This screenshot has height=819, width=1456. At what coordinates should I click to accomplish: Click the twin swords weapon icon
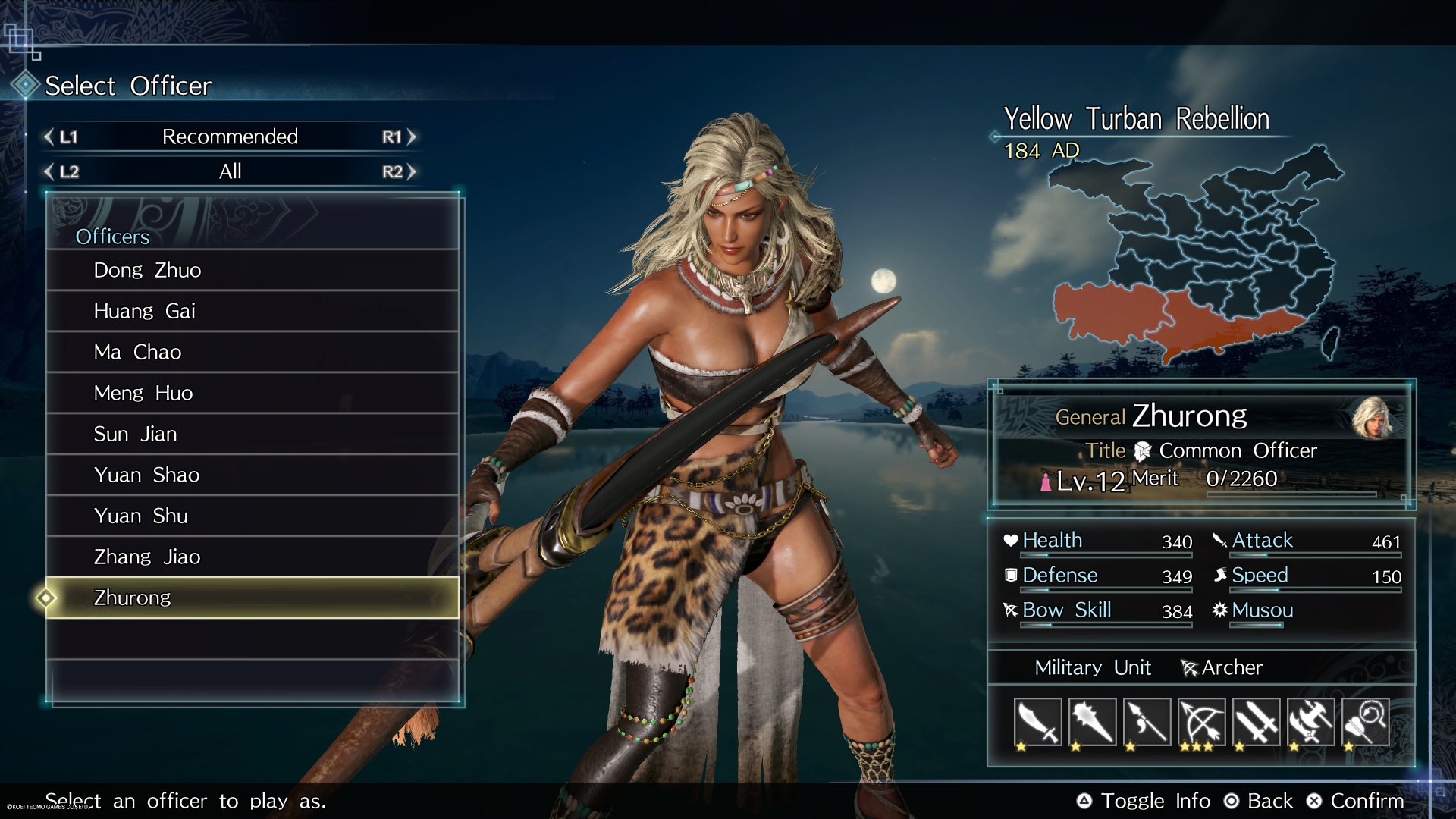(1256, 723)
